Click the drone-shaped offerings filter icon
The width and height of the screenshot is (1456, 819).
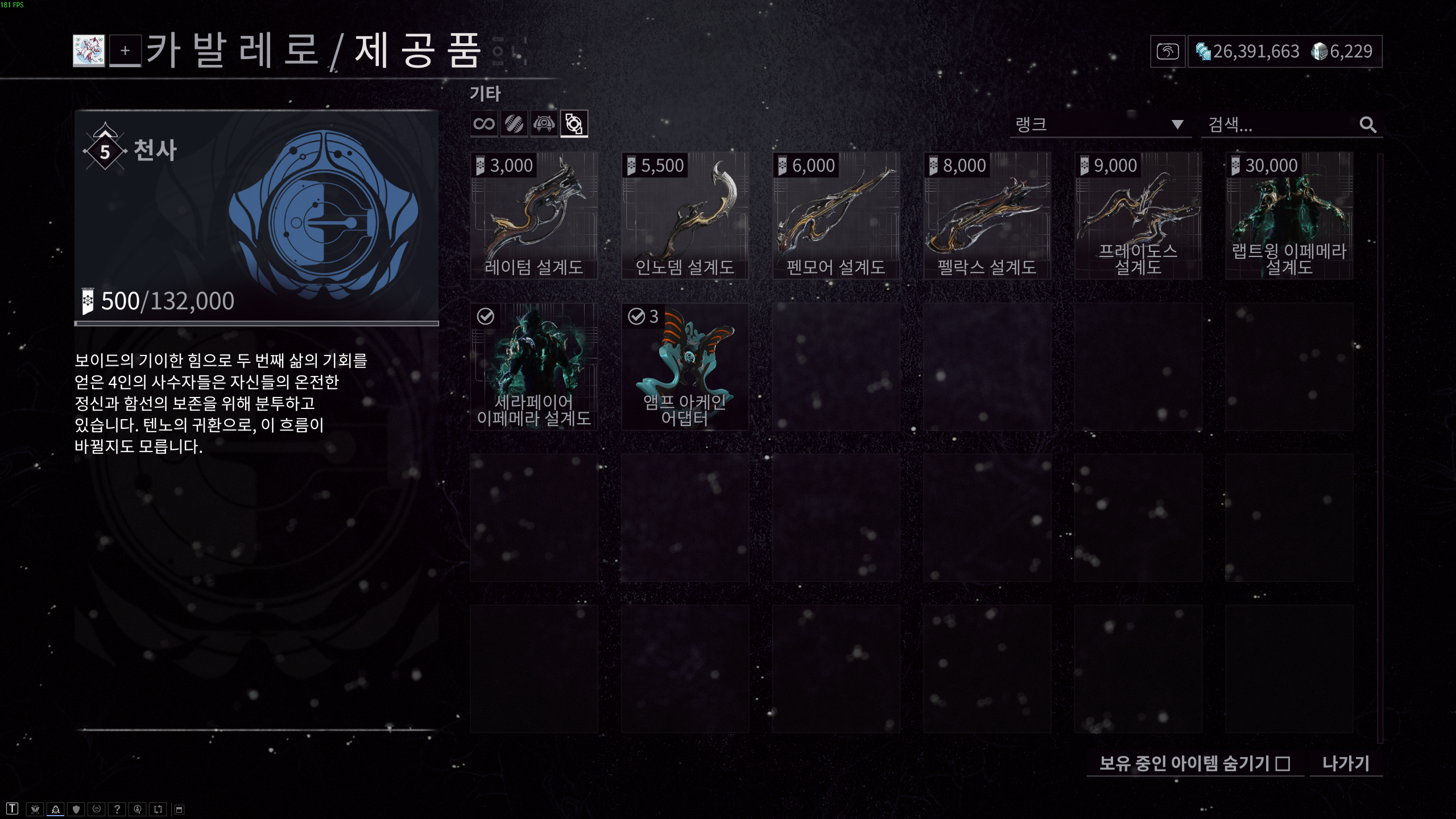click(x=544, y=123)
